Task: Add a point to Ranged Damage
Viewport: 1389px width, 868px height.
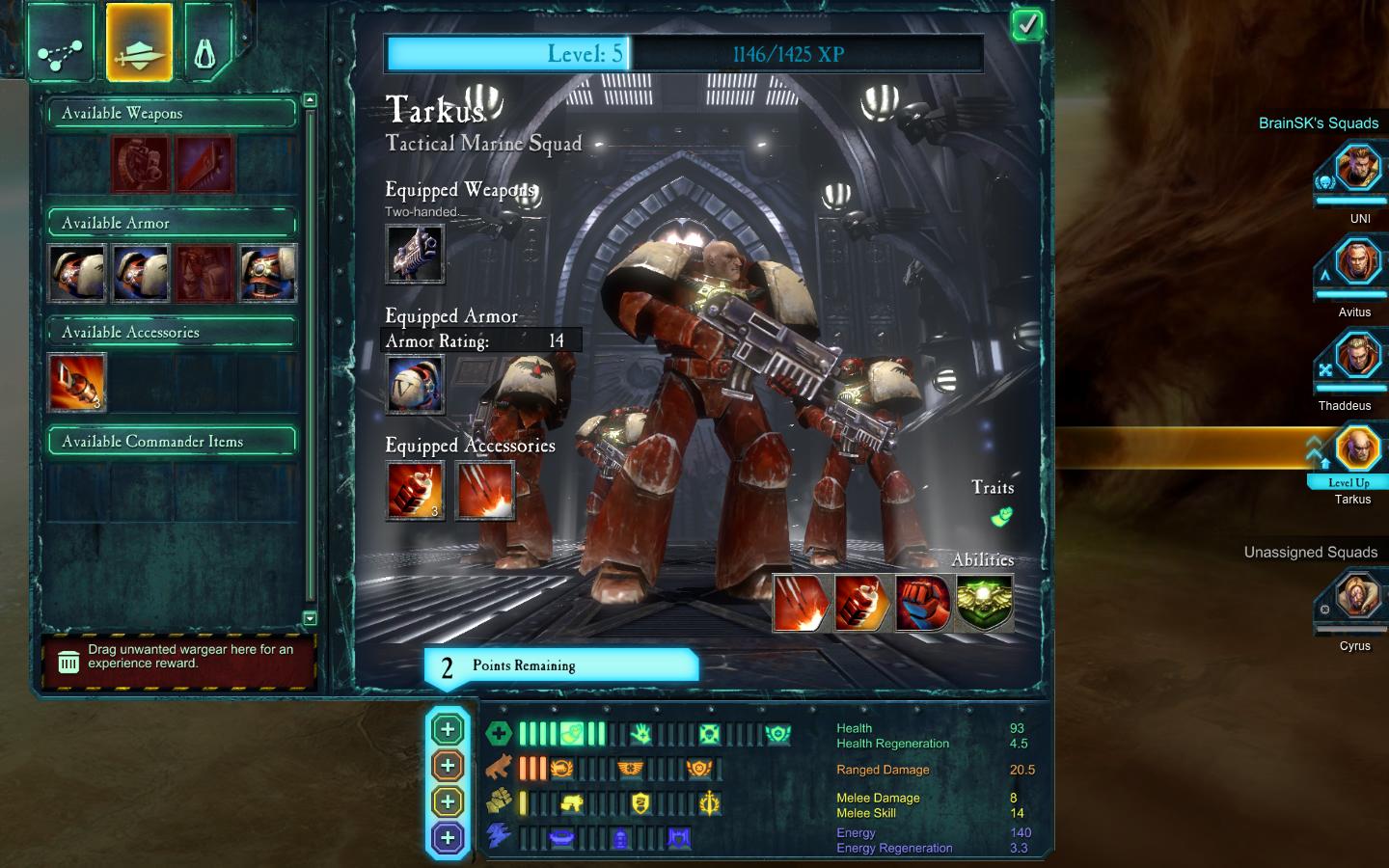Action: point(448,766)
